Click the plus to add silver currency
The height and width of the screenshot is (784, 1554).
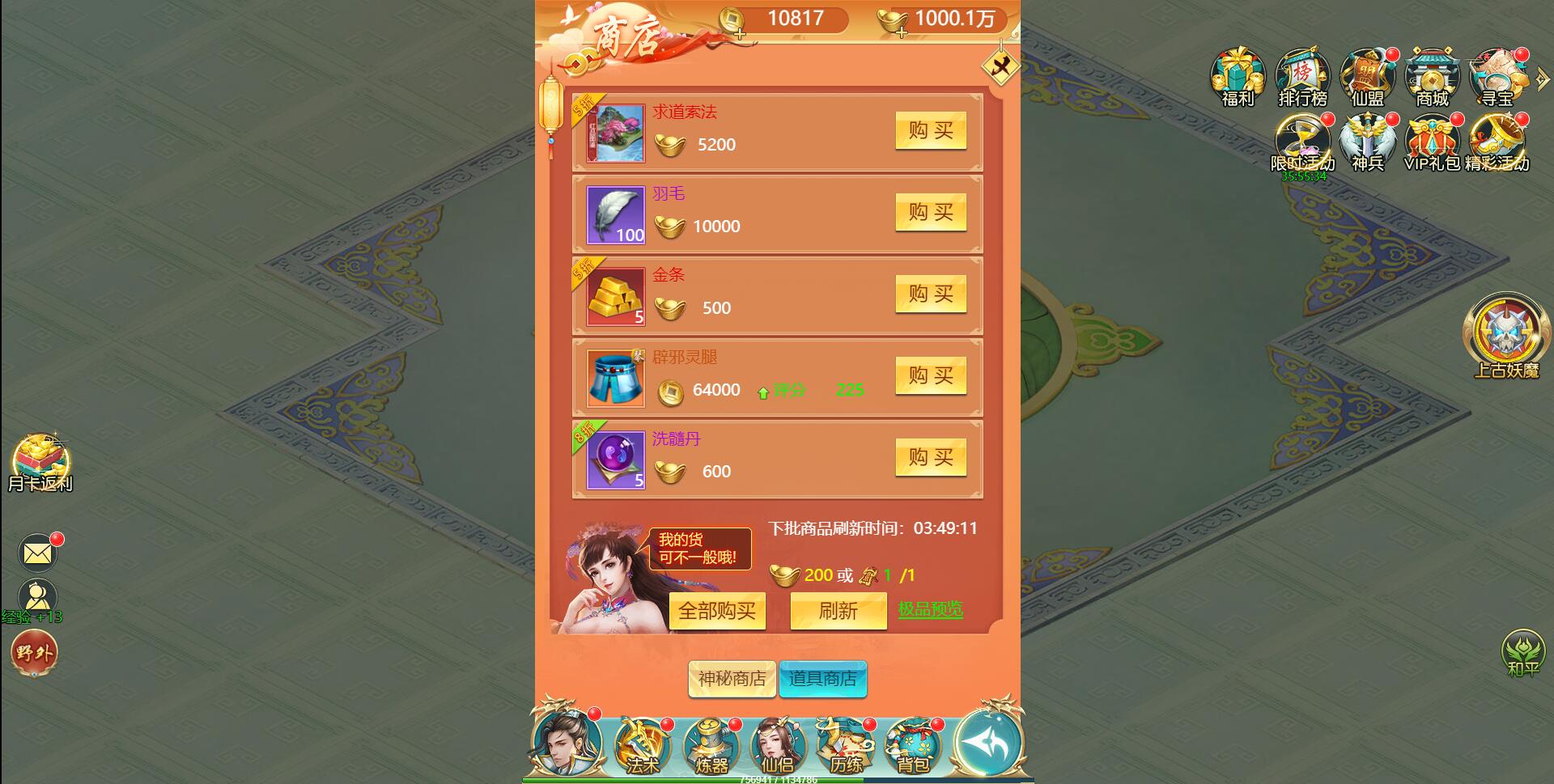pyautogui.click(x=741, y=35)
